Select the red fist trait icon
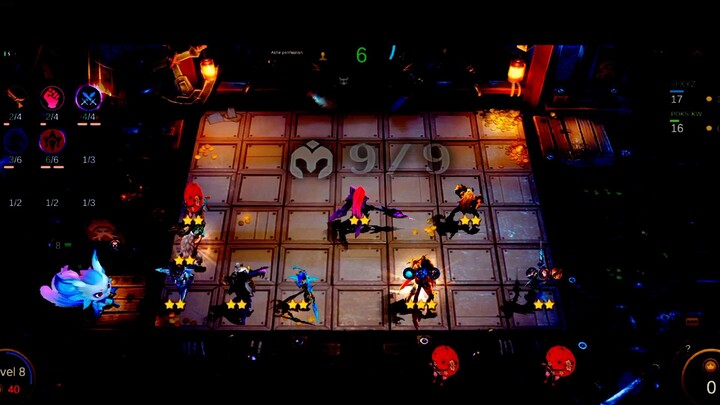This screenshot has height=405, width=720. click(52, 98)
